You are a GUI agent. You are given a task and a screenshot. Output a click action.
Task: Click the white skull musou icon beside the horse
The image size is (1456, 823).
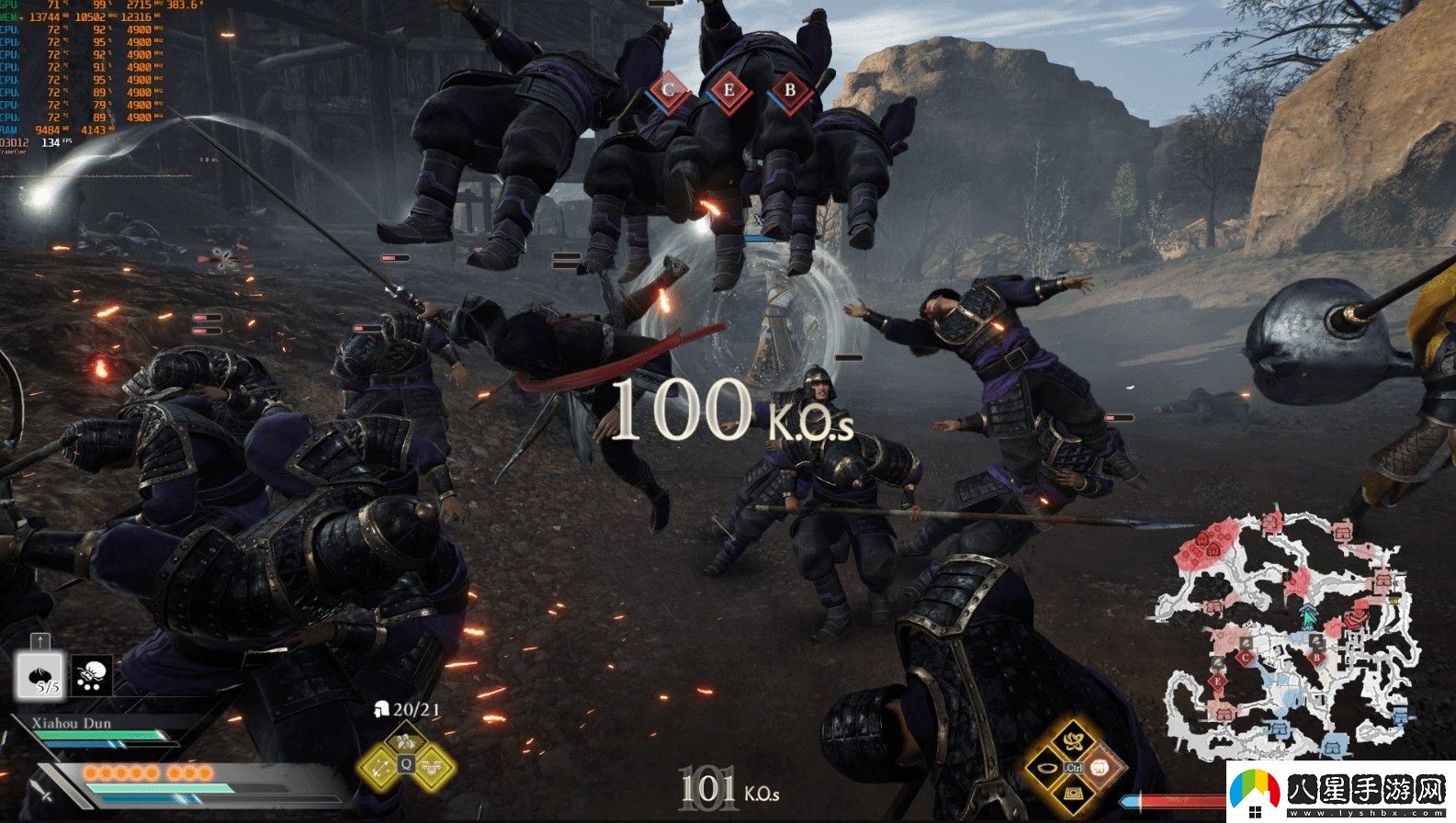point(90,673)
